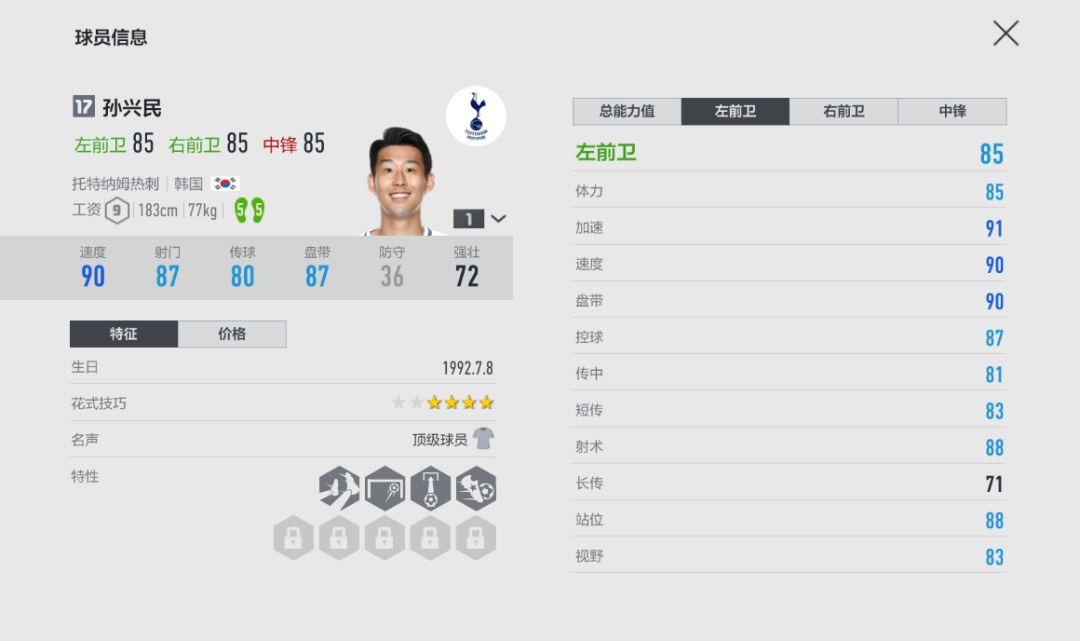Open the 中锋 attribute tab
The height and width of the screenshot is (641, 1080).
point(952,111)
